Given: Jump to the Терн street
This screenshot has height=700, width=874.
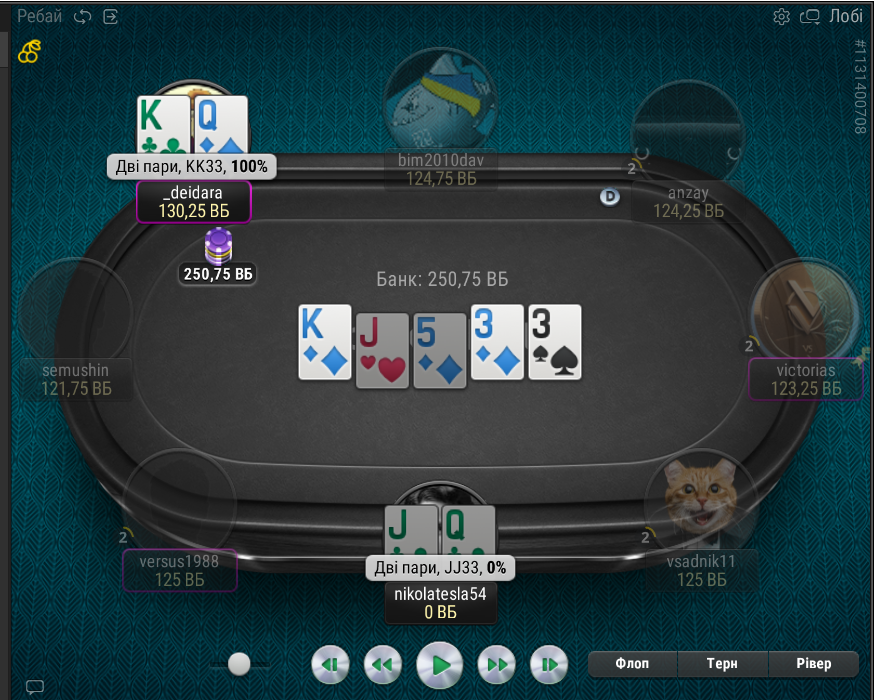Looking at the screenshot, I should [722, 663].
